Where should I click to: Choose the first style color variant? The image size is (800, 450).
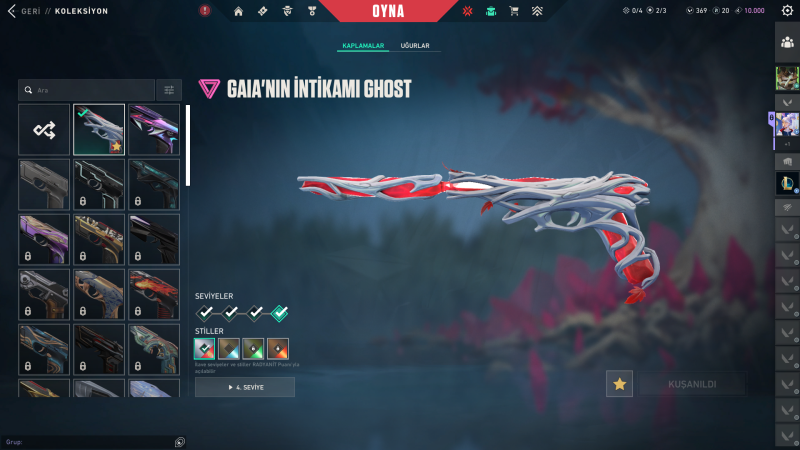click(x=205, y=348)
